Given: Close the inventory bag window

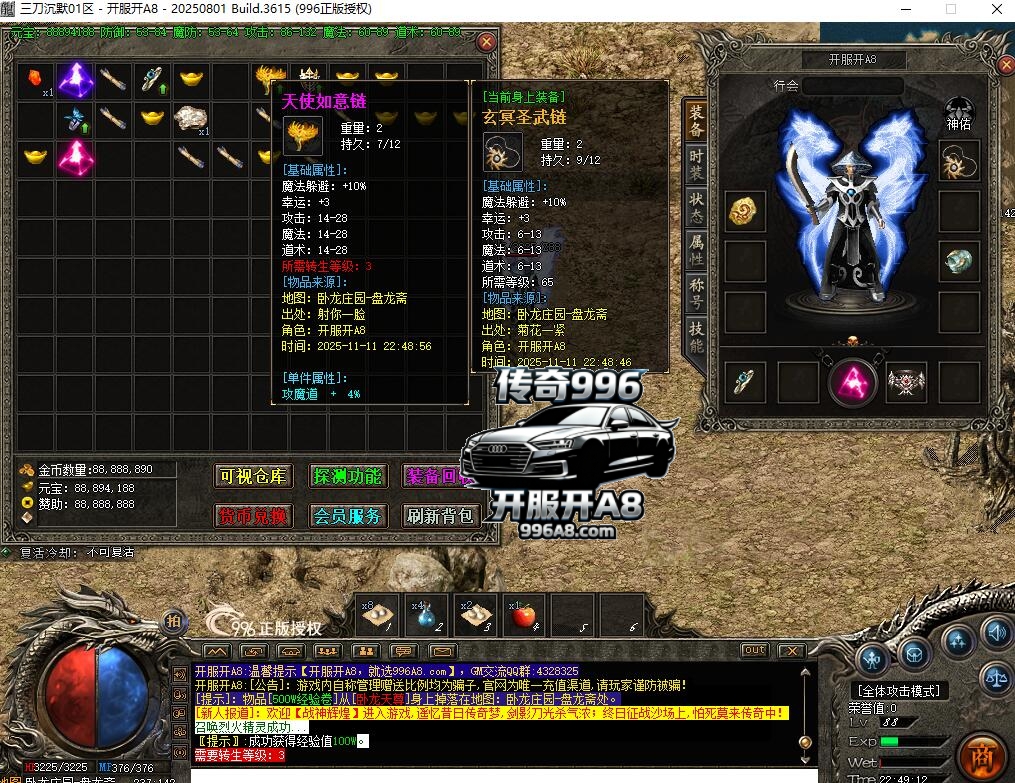Looking at the screenshot, I should pyautogui.click(x=486, y=42).
